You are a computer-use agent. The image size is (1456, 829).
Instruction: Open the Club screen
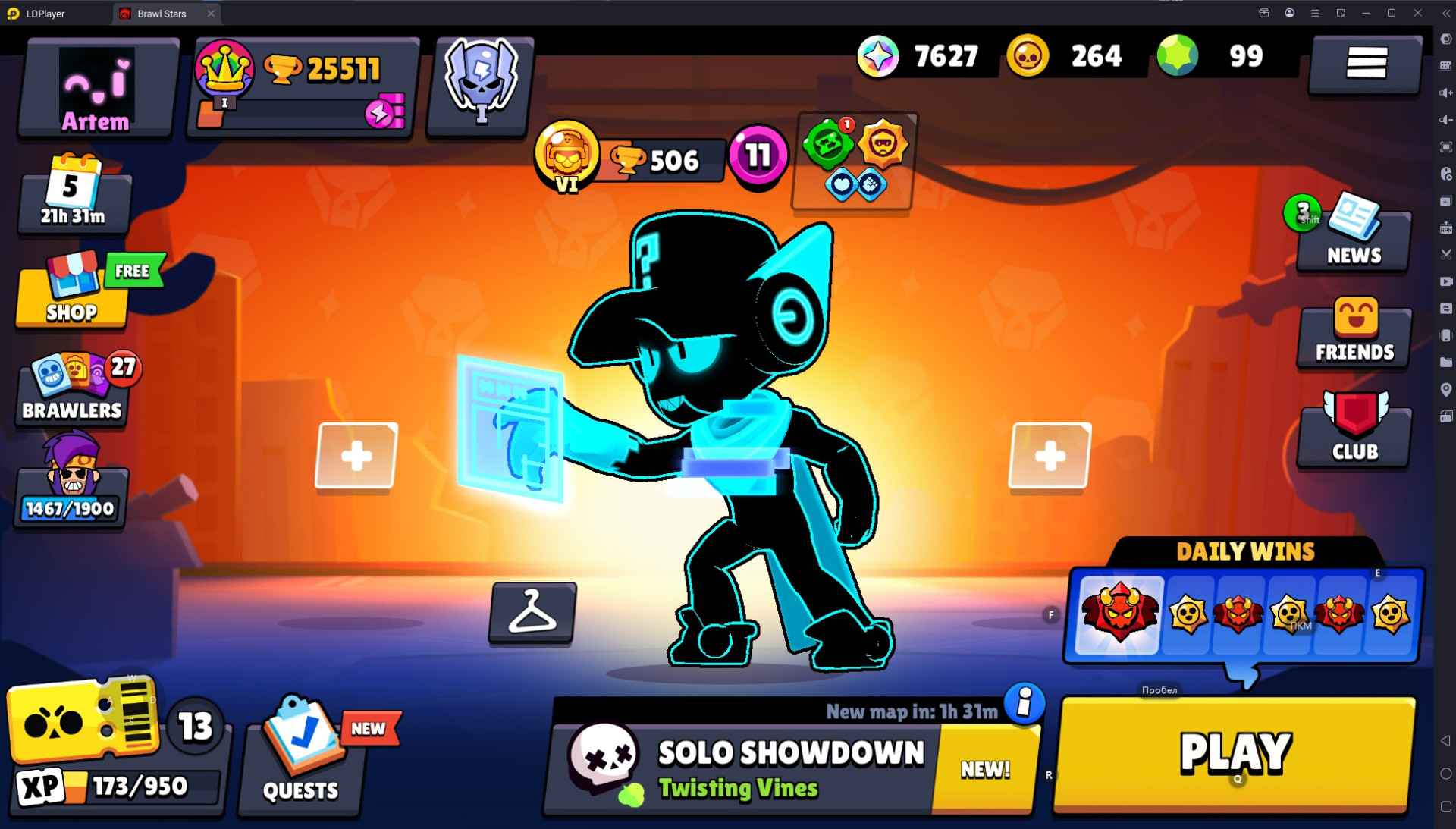click(1353, 432)
